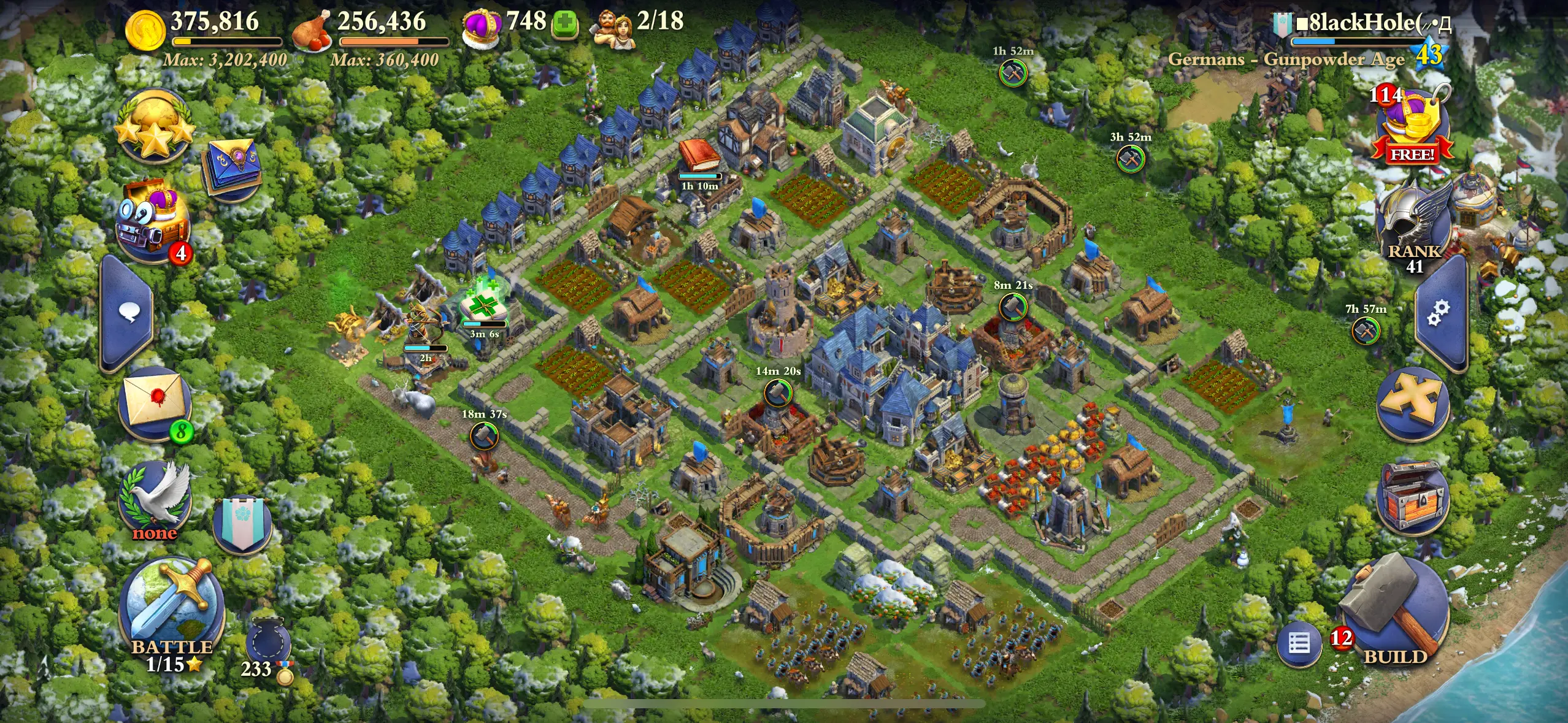Screen dimensions: 1568x723
Task: Open the blue list menu button
Action: [x=1299, y=644]
